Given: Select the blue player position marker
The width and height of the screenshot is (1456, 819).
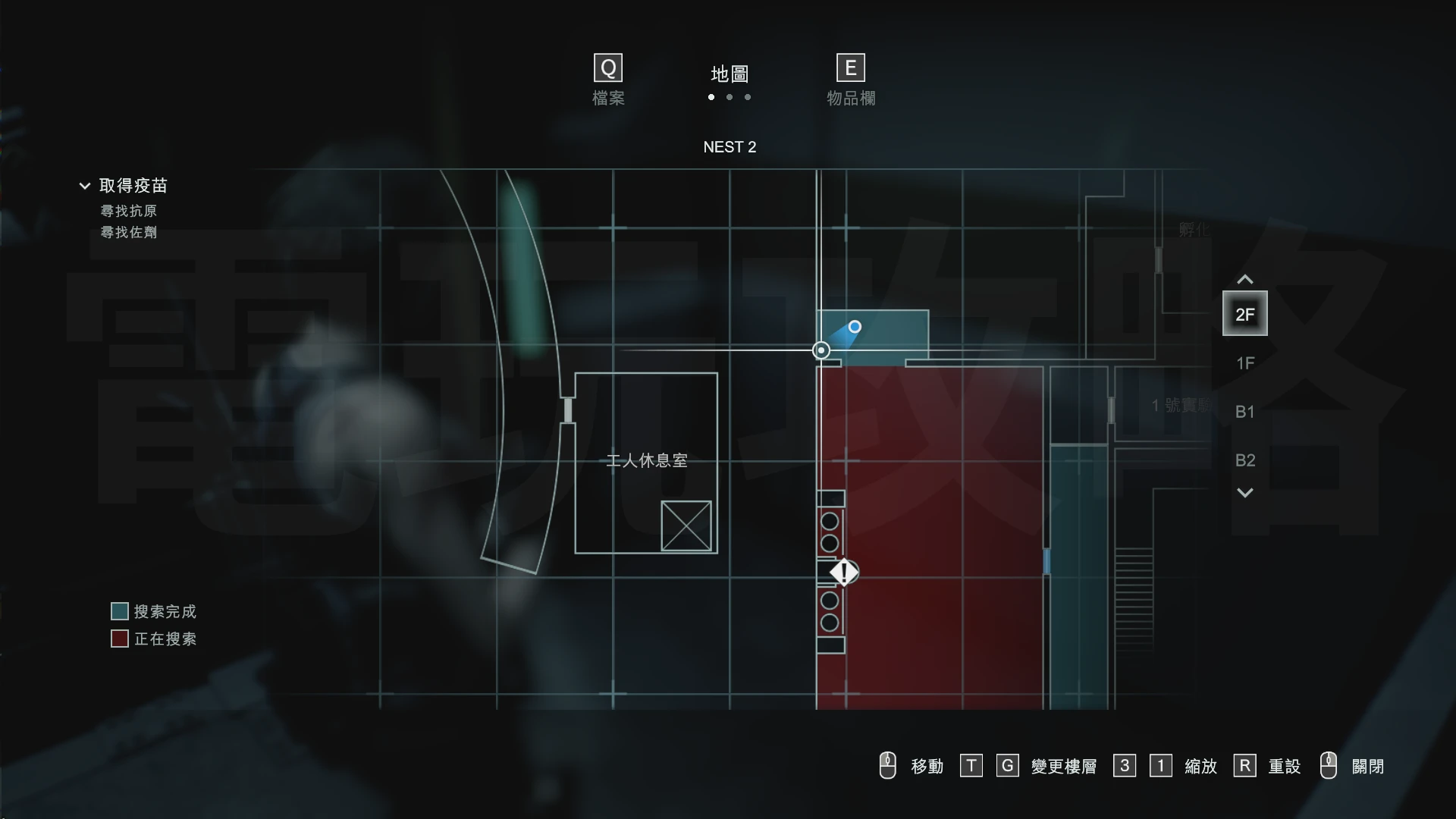Looking at the screenshot, I should tap(855, 327).
